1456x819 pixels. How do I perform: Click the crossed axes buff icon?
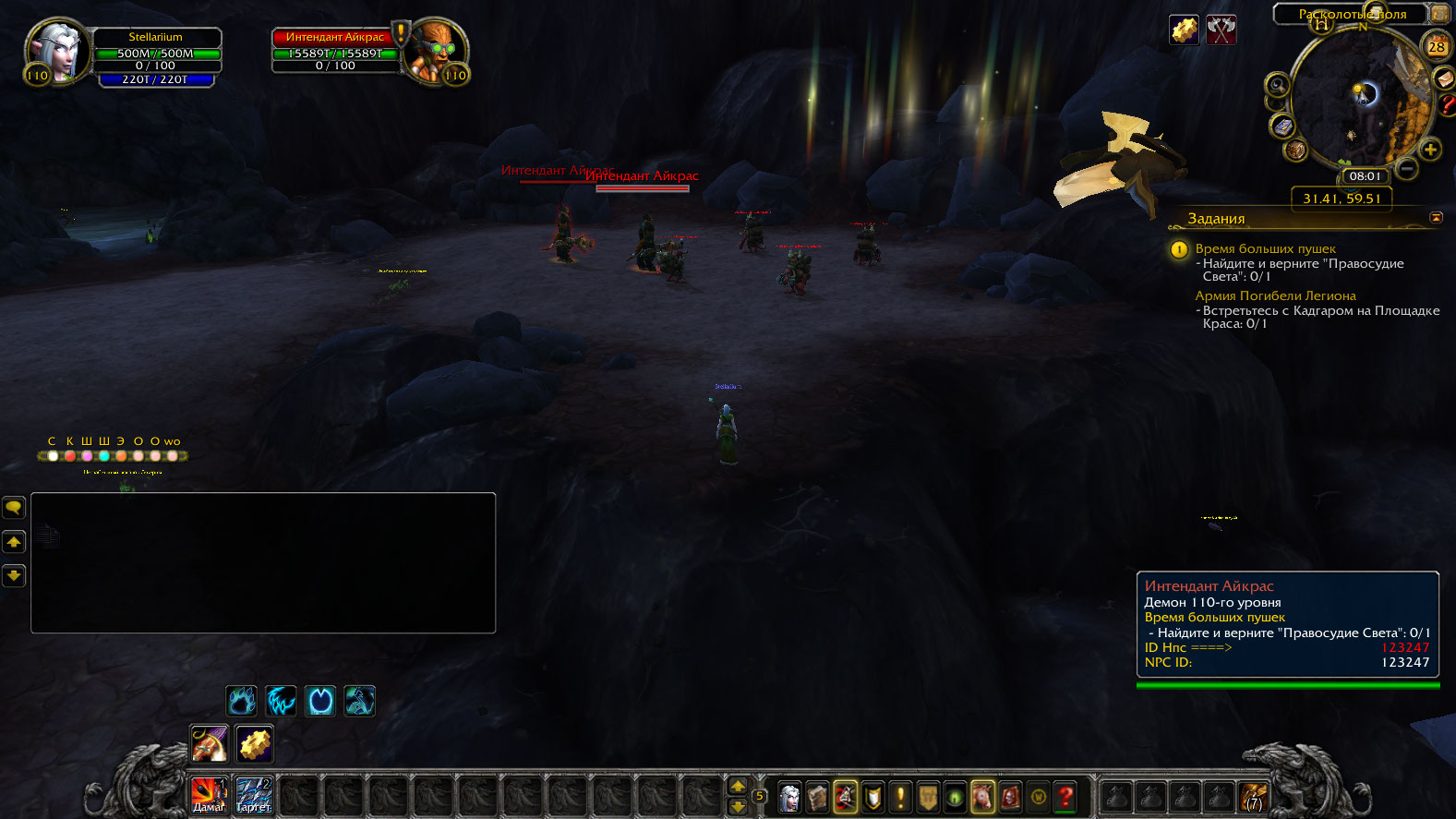click(1221, 30)
